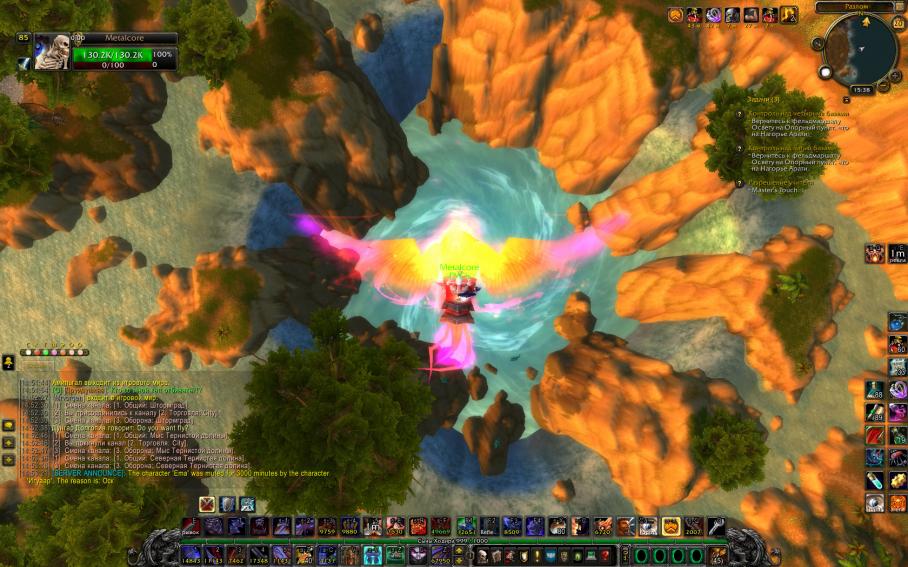908x567 pixels.
Task: Open the calendar button beside the minimap
Action: click(x=899, y=22)
